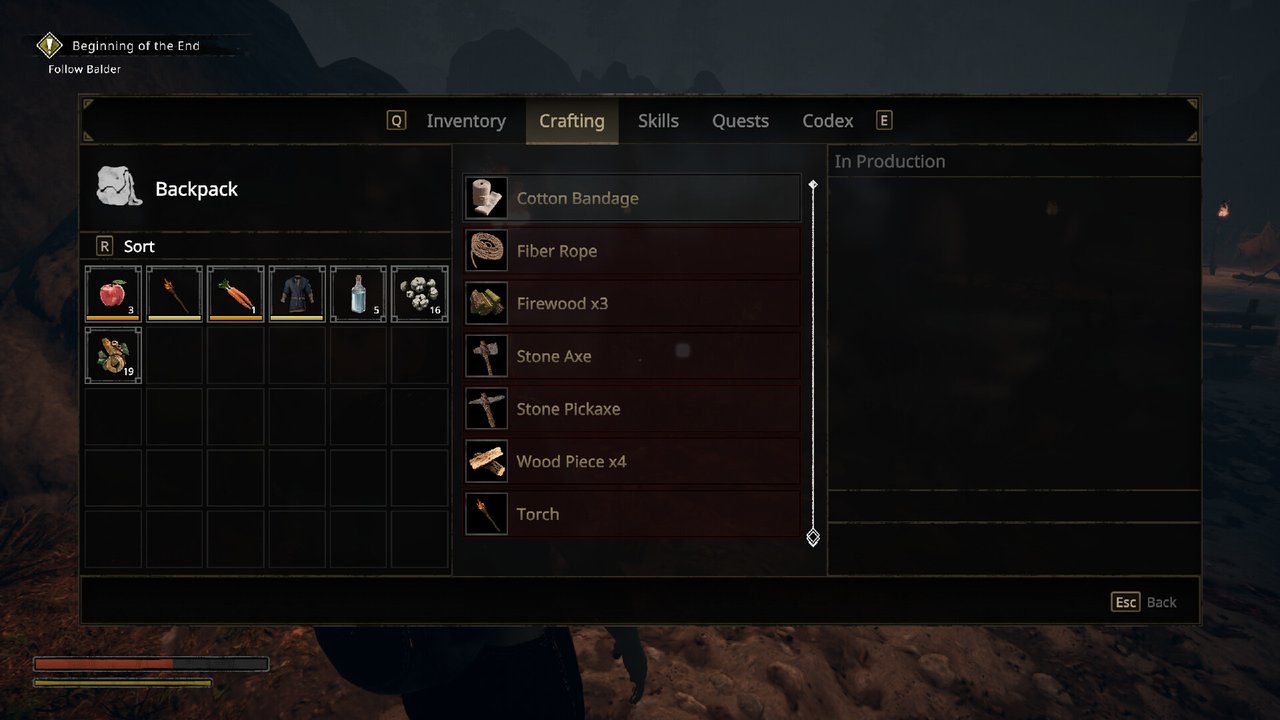The image size is (1280, 720).
Task: Select the Stone Pickaxe recipe
Action: tap(632, 409)
